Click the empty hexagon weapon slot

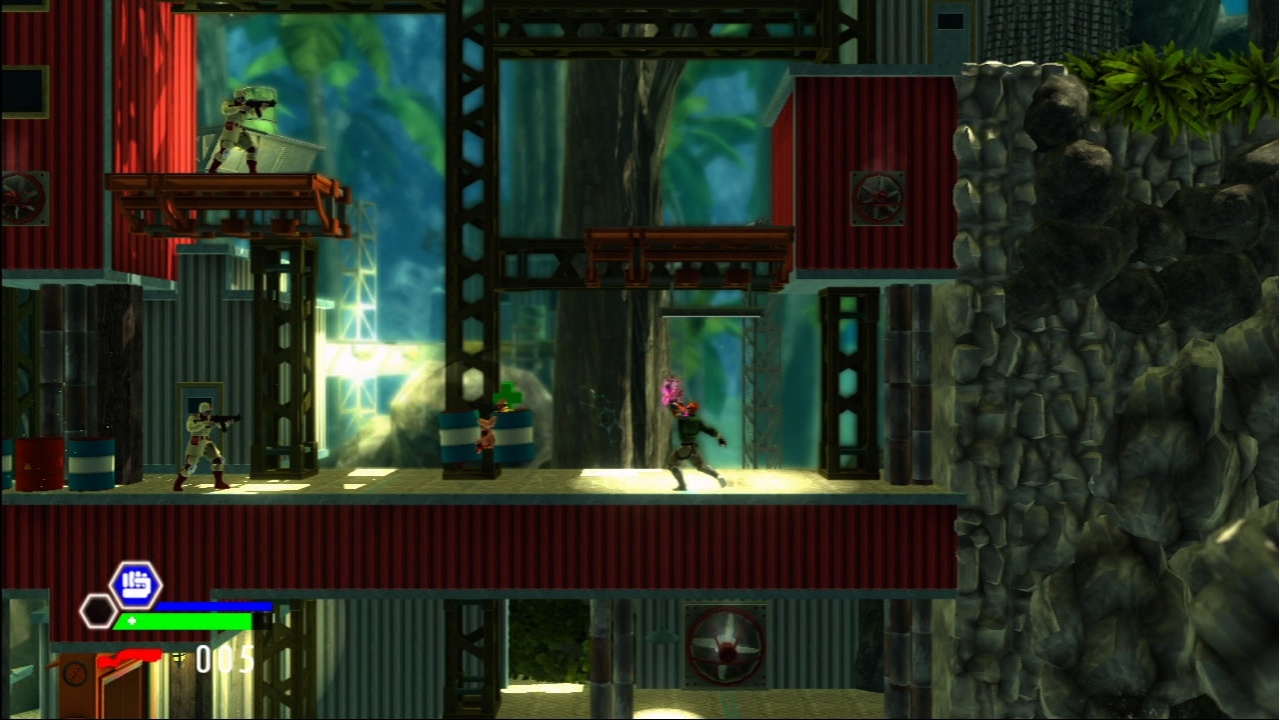point(99,609)
